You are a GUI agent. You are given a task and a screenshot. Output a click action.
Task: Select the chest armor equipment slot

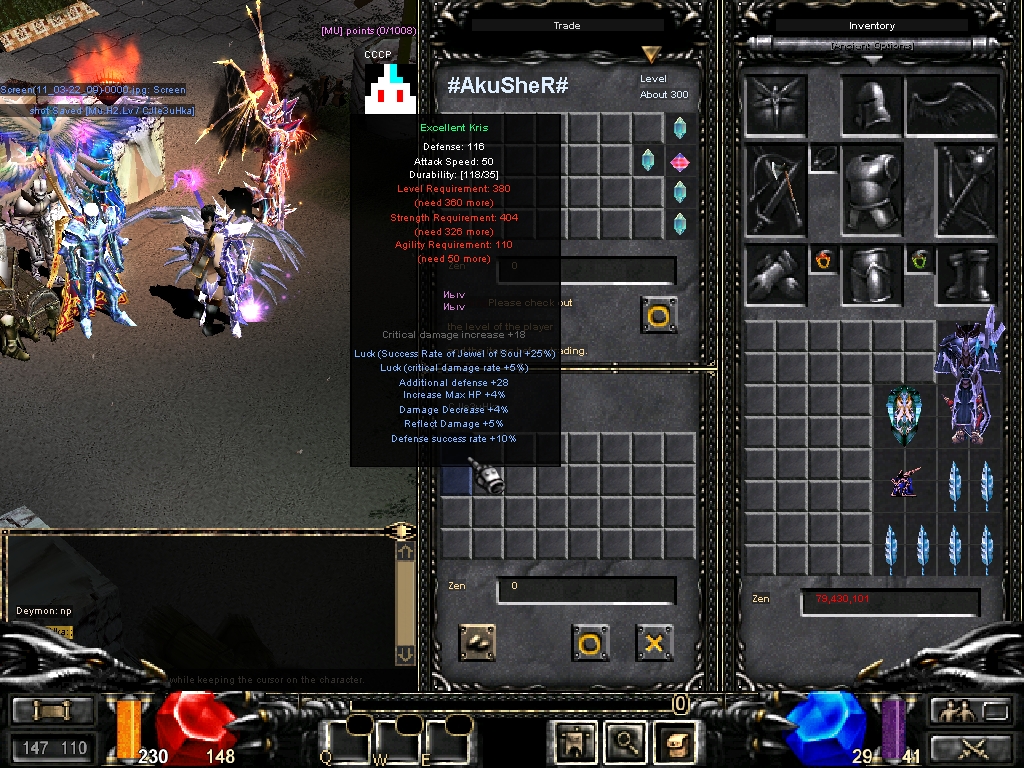871,190
